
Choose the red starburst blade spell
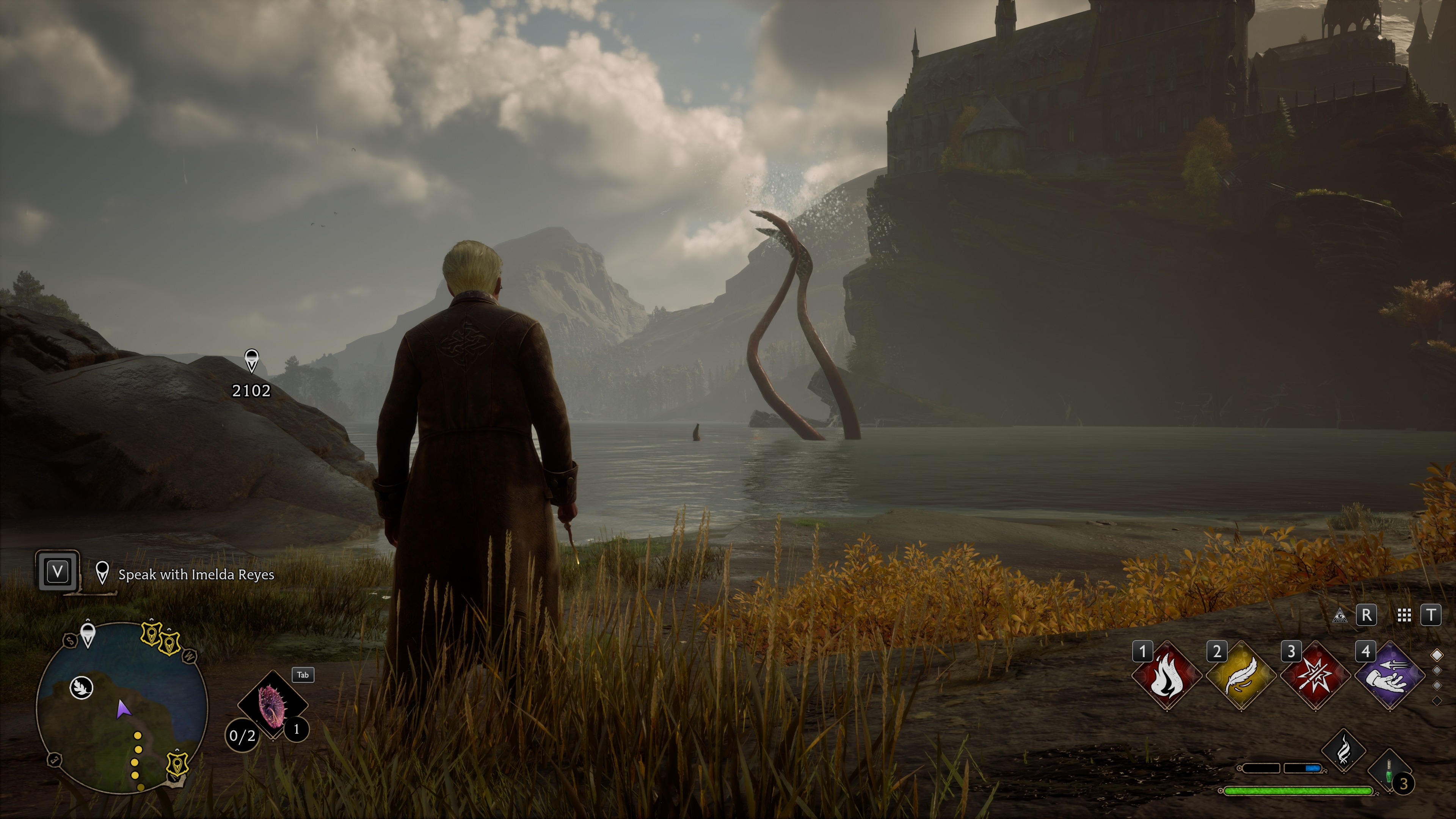(x=1315, y=676)
